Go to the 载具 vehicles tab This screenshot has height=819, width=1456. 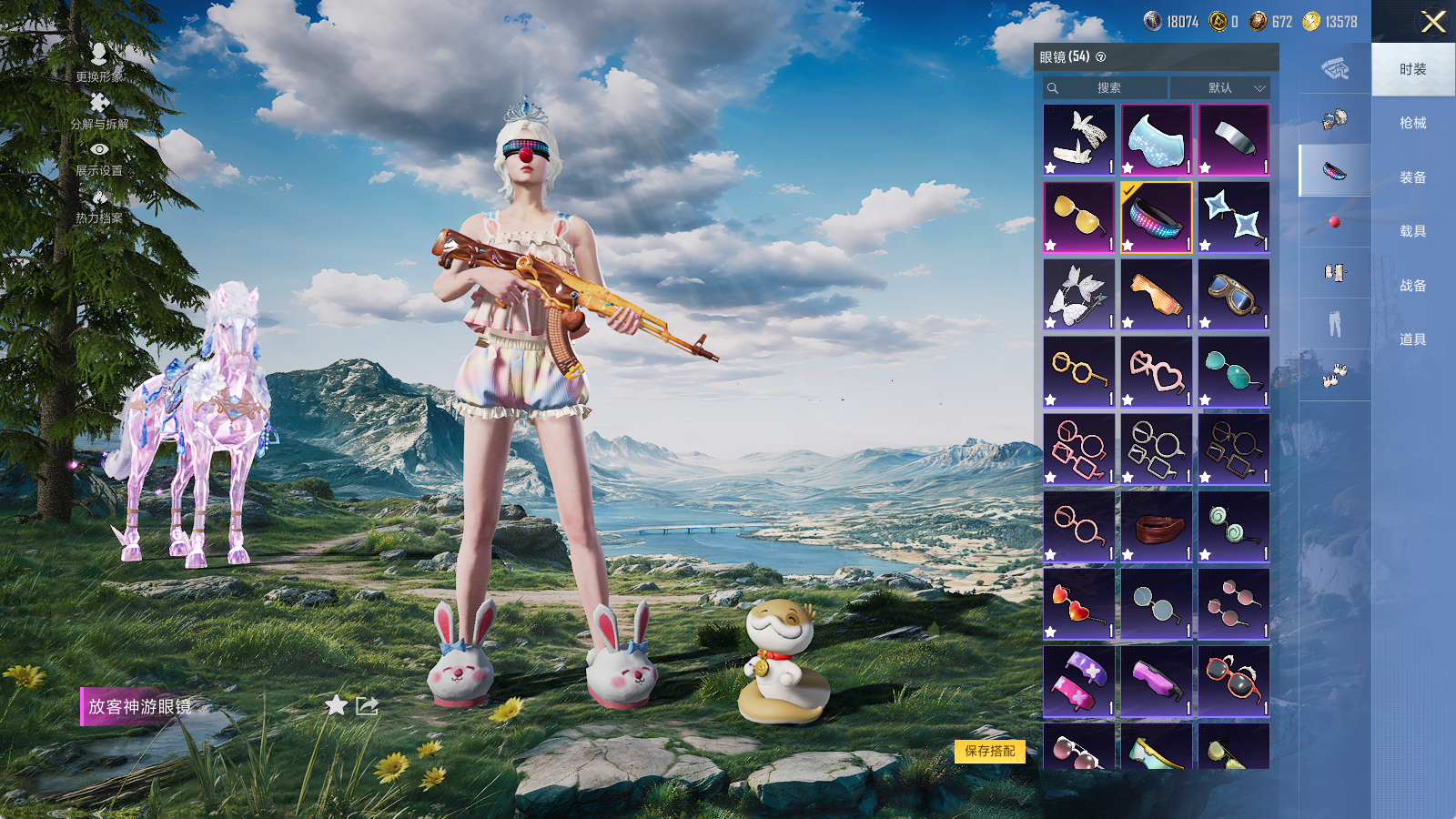[1412, 231]
